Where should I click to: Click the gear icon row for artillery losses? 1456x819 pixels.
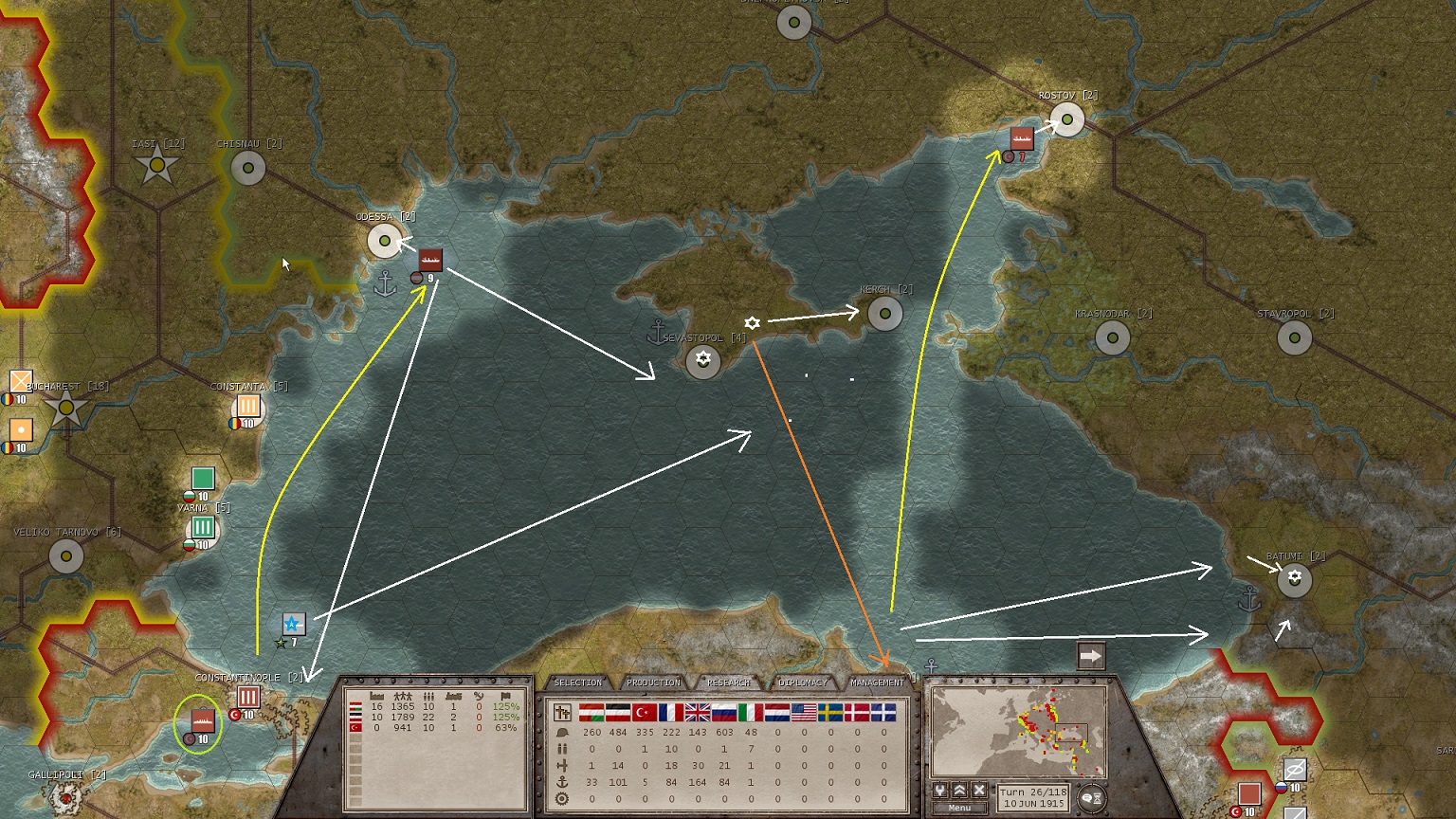click(x=562, y=798)
